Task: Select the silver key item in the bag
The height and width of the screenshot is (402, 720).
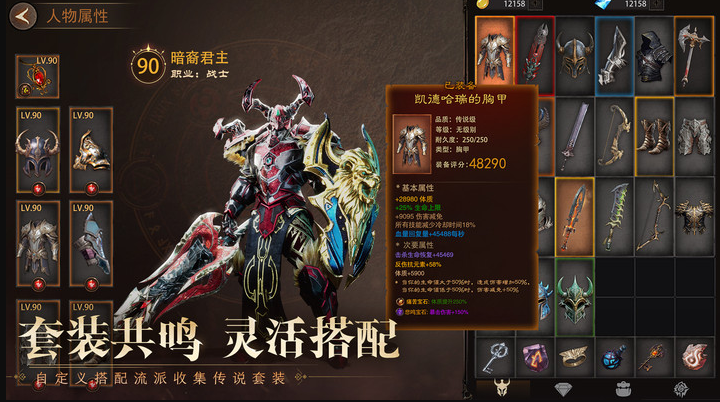Action: click(x=495, y=355)
